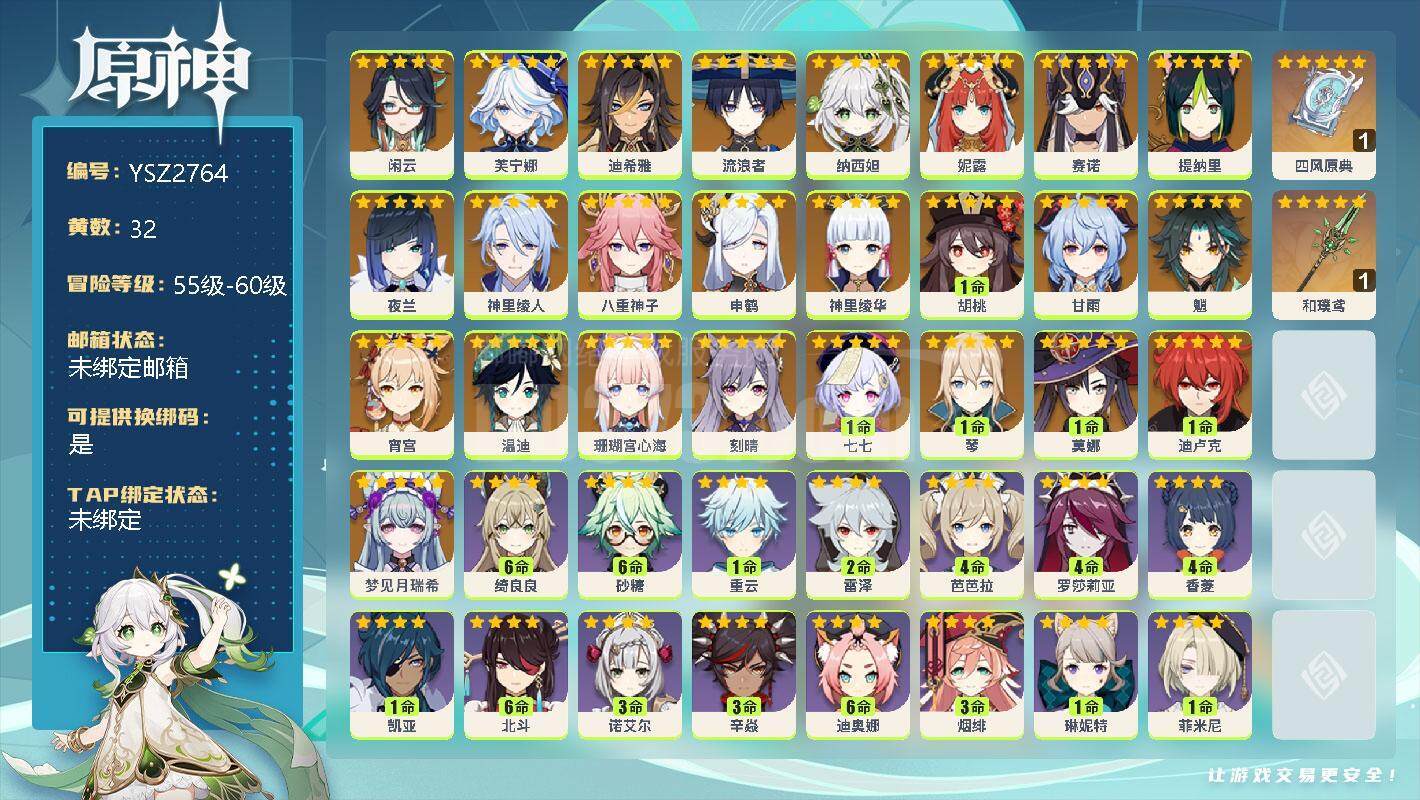The image size is (1420, 800).
Task: Select the 梦见月瑞希 character card
Action: 401,534
